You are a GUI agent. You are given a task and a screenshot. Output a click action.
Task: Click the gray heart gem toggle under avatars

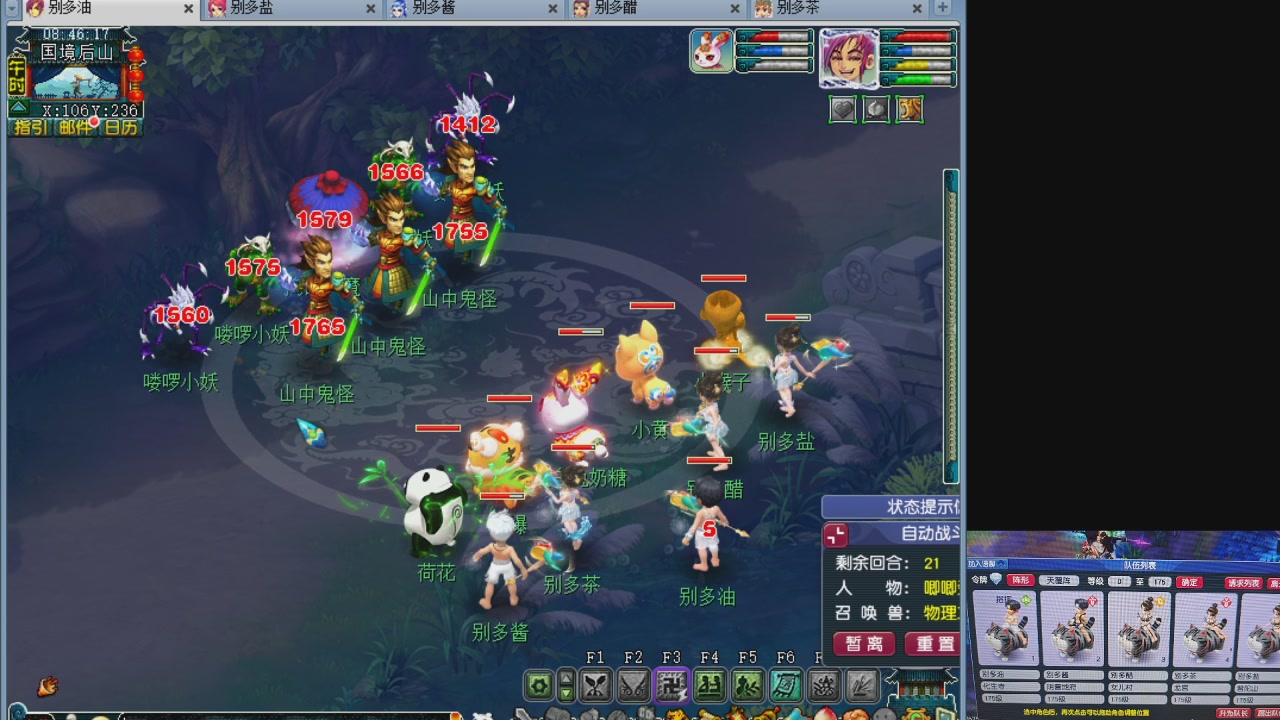843,109
